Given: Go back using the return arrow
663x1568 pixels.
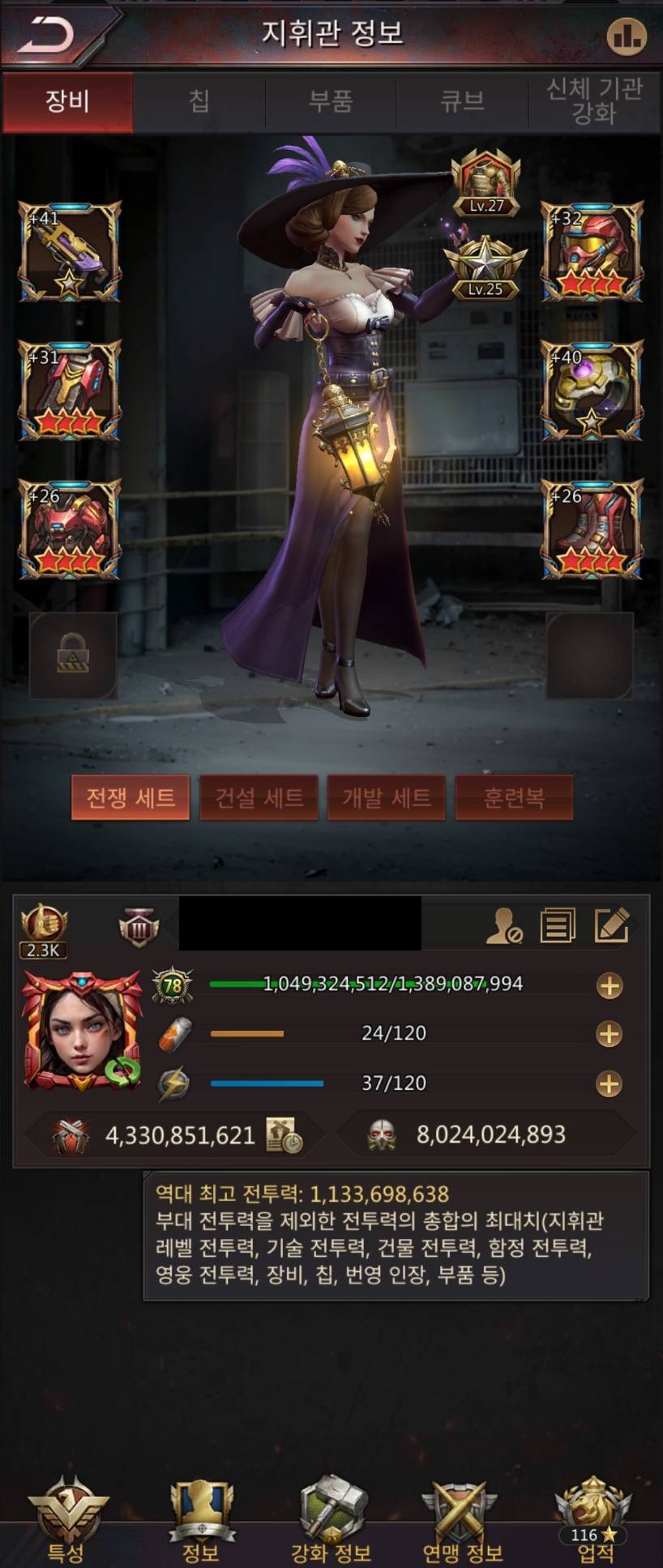Looking at the screenshot, I should click(x=47, y=35).
